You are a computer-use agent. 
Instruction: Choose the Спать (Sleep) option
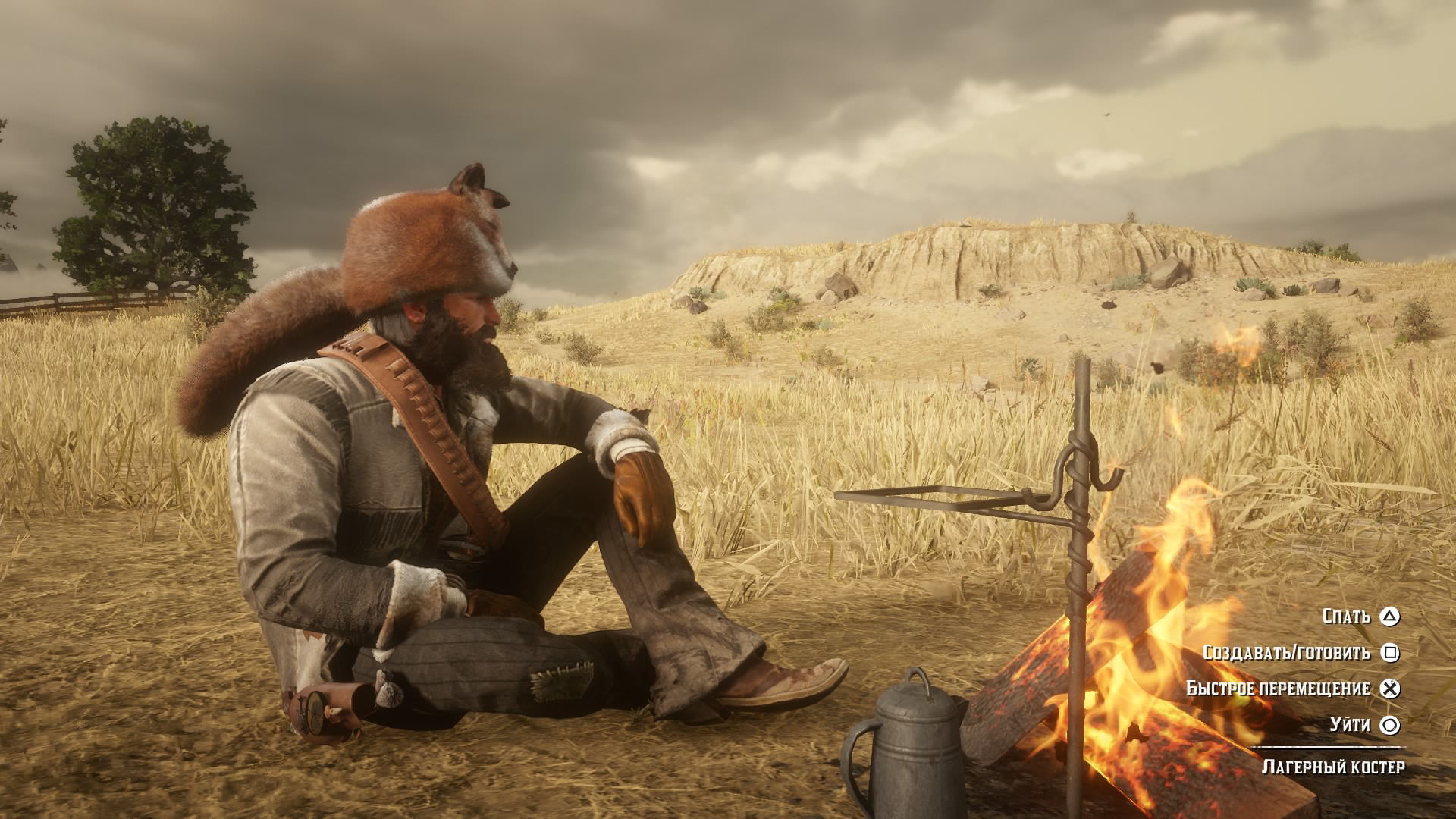(x=1360, y=617)
